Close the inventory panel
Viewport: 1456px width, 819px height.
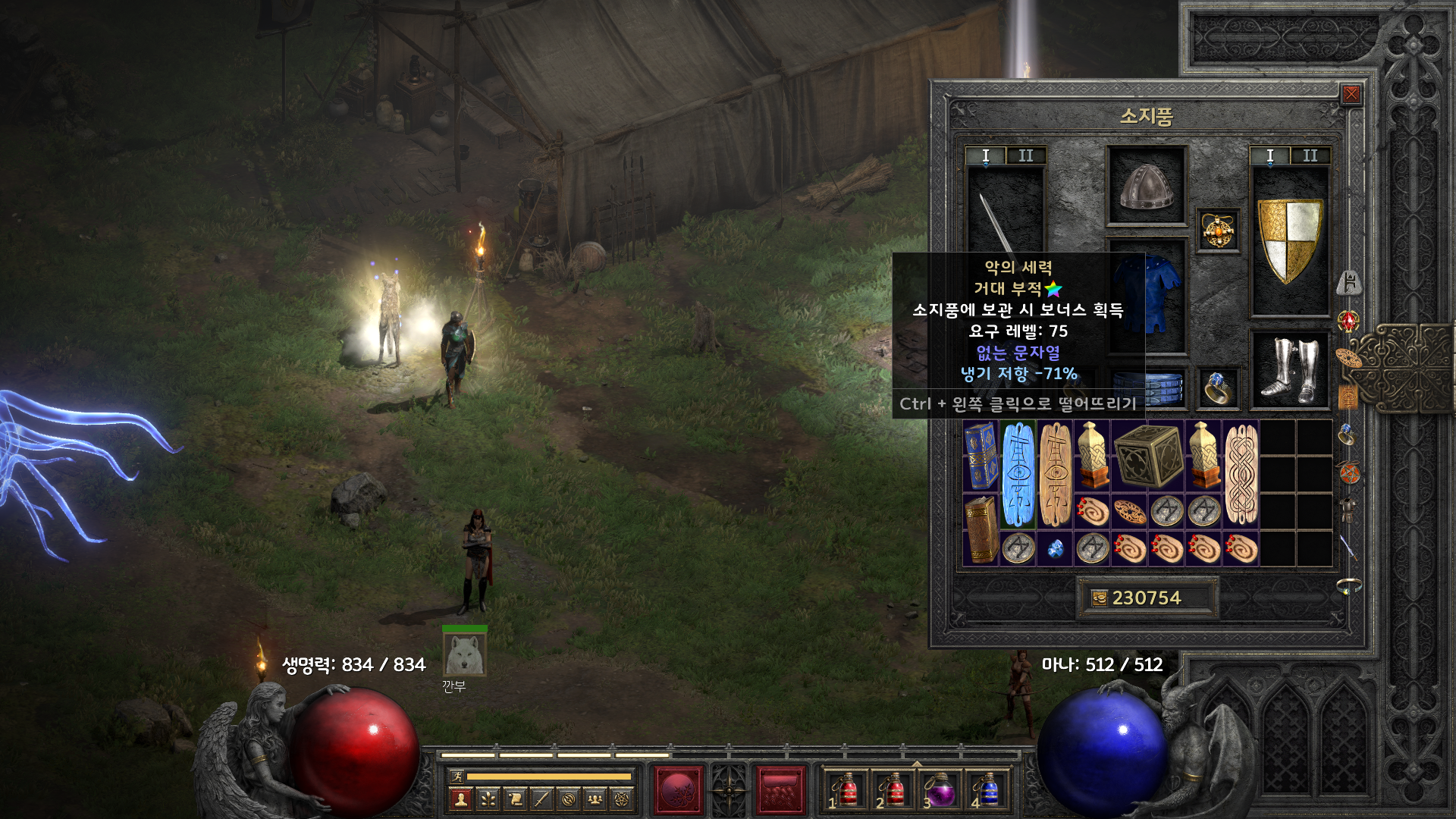tap(1351, 94)
